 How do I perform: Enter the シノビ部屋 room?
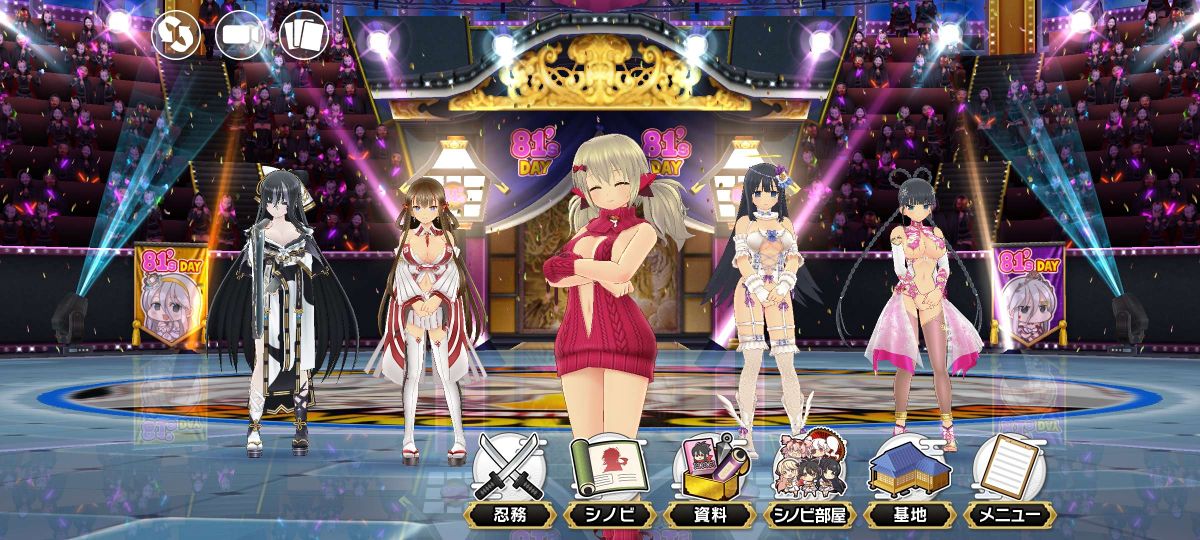[x=810, y=478]
